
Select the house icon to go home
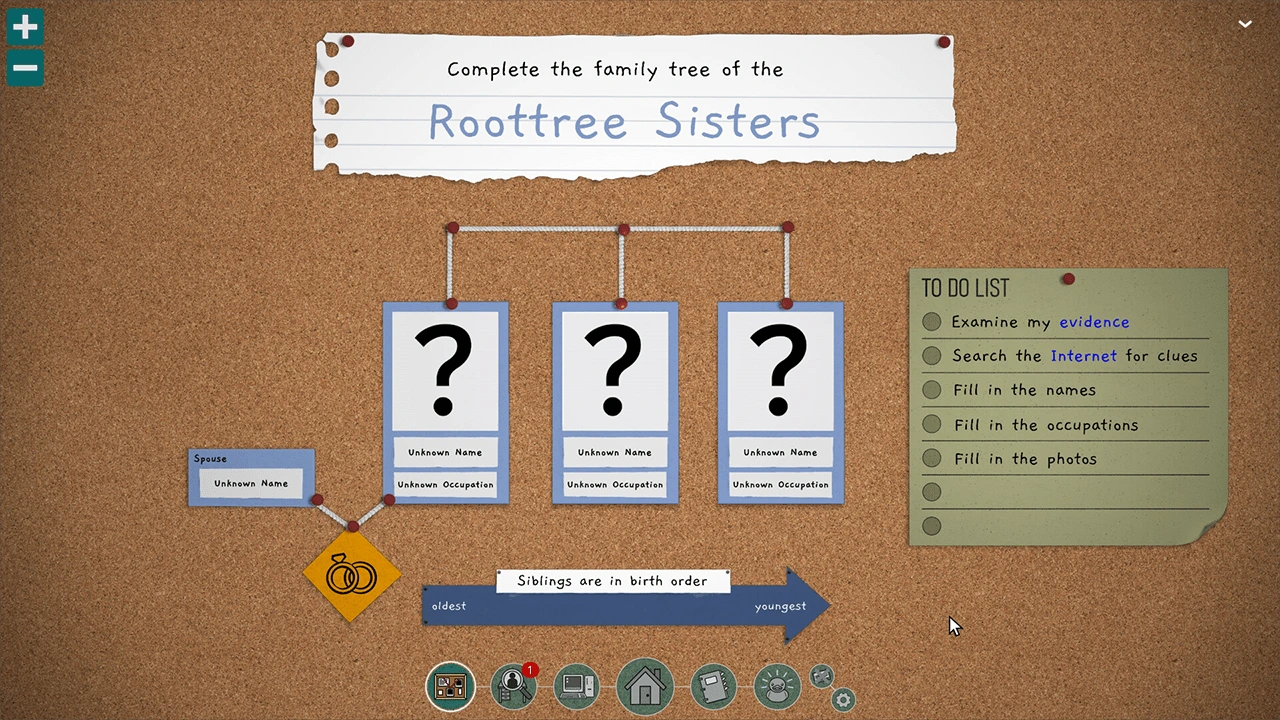click(x=645, y=685)
